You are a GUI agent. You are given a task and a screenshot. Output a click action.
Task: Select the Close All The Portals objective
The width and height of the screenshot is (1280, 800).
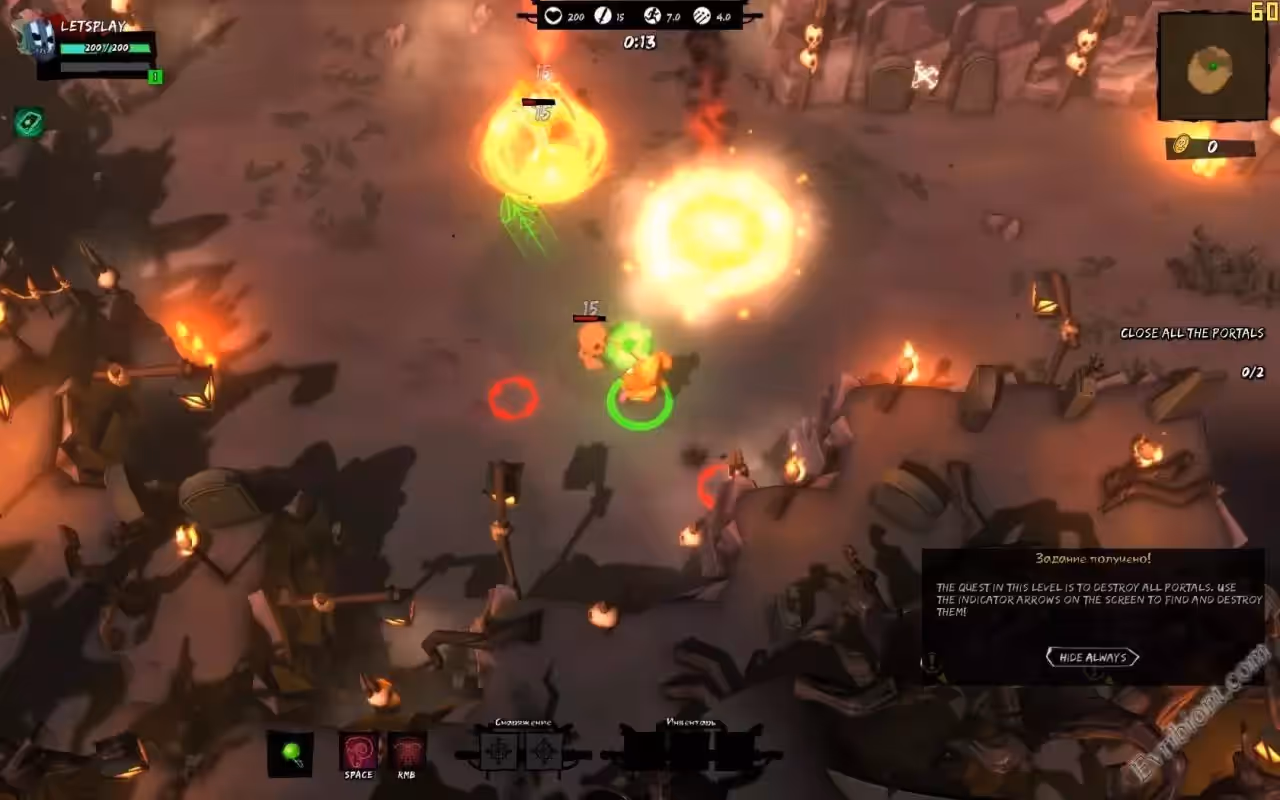tap(1191, 333)
